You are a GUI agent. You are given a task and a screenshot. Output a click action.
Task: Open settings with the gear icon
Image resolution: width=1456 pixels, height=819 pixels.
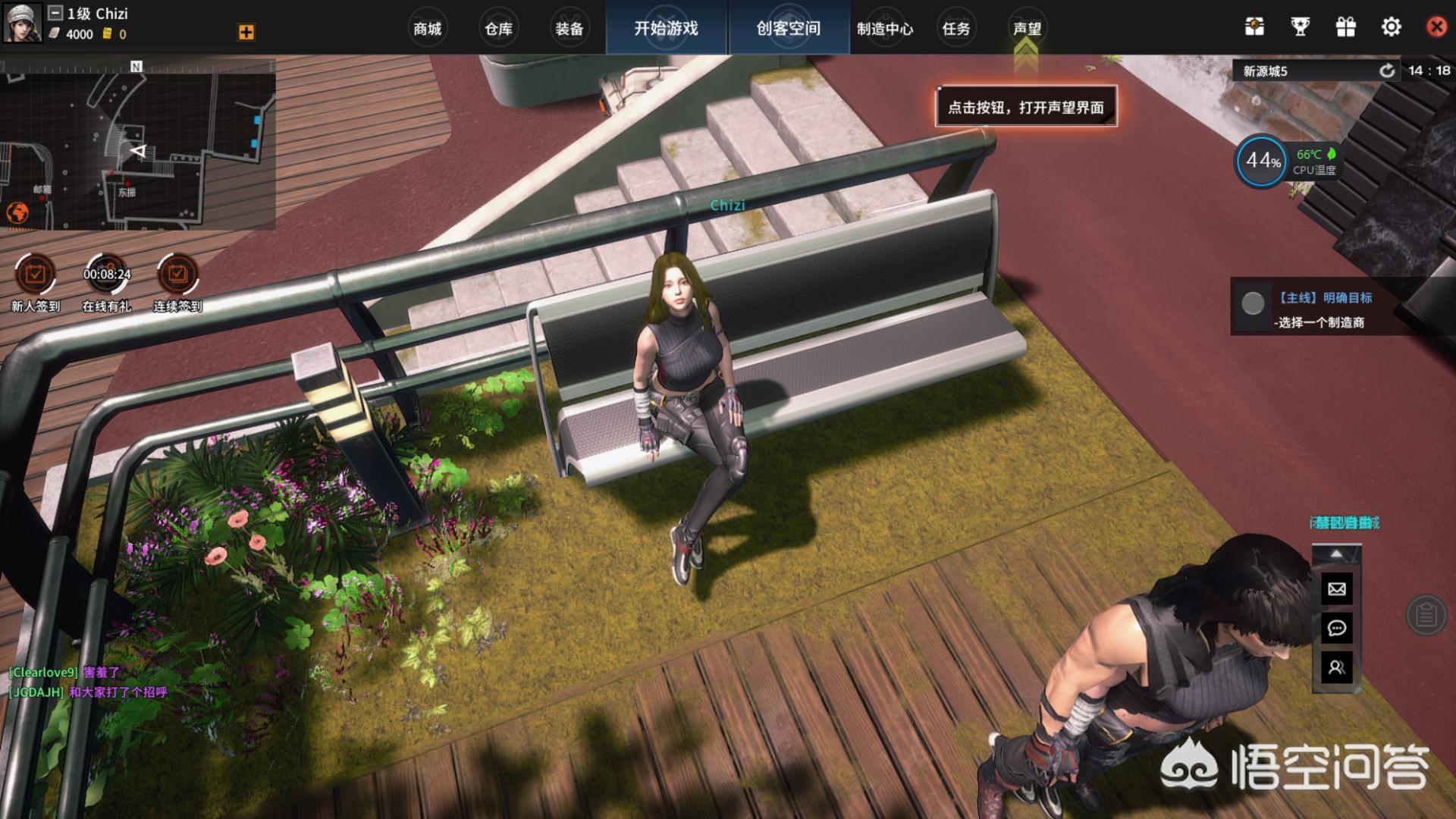point(1392,27)
